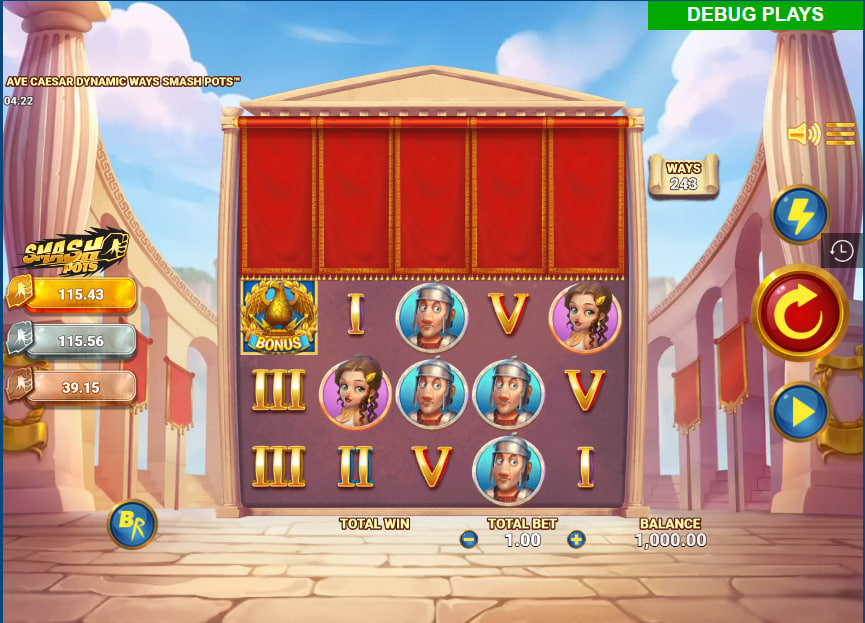Select the DEBUG PLAYS green banner

755,15
